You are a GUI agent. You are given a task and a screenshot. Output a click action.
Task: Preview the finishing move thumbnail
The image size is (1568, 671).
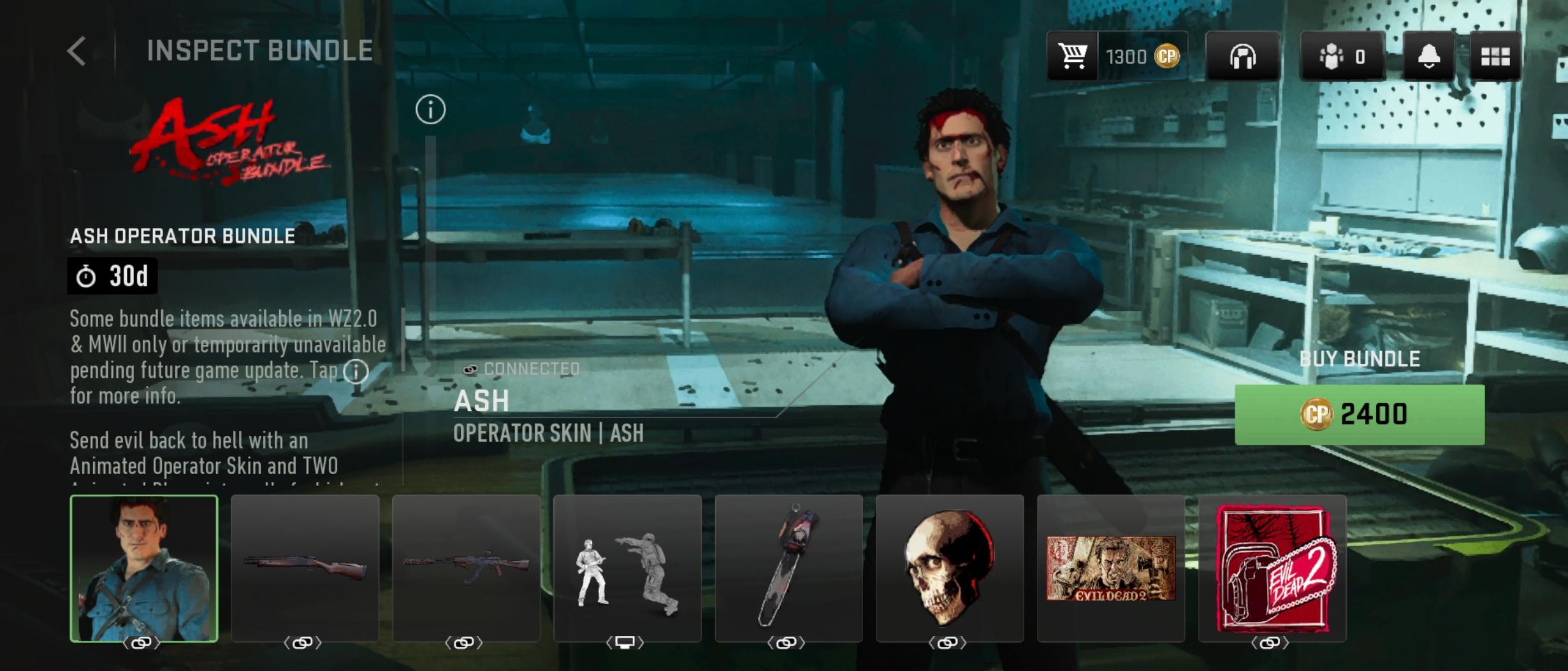coord(627,568)
